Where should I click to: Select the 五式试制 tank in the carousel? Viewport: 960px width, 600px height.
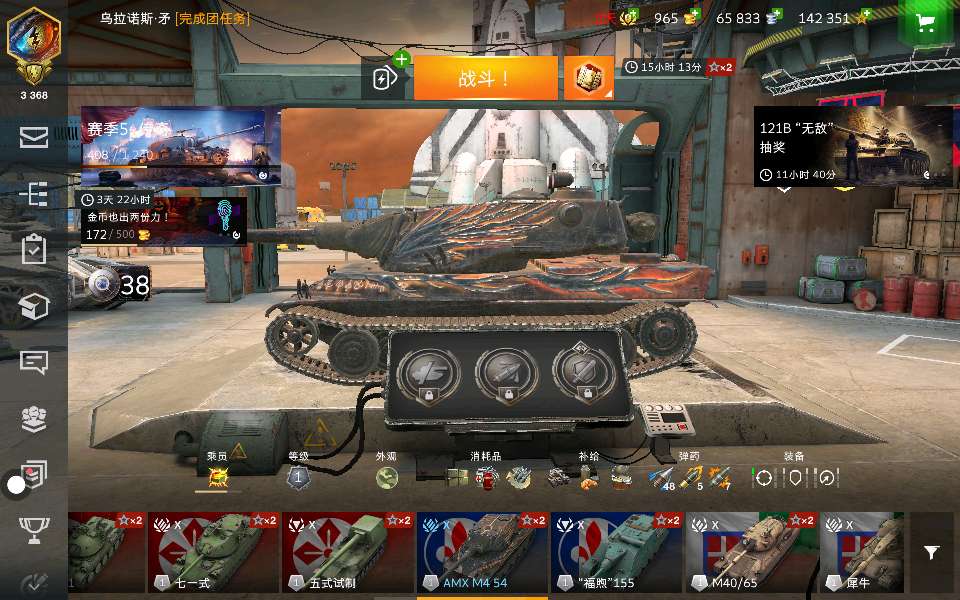[348, 553]
